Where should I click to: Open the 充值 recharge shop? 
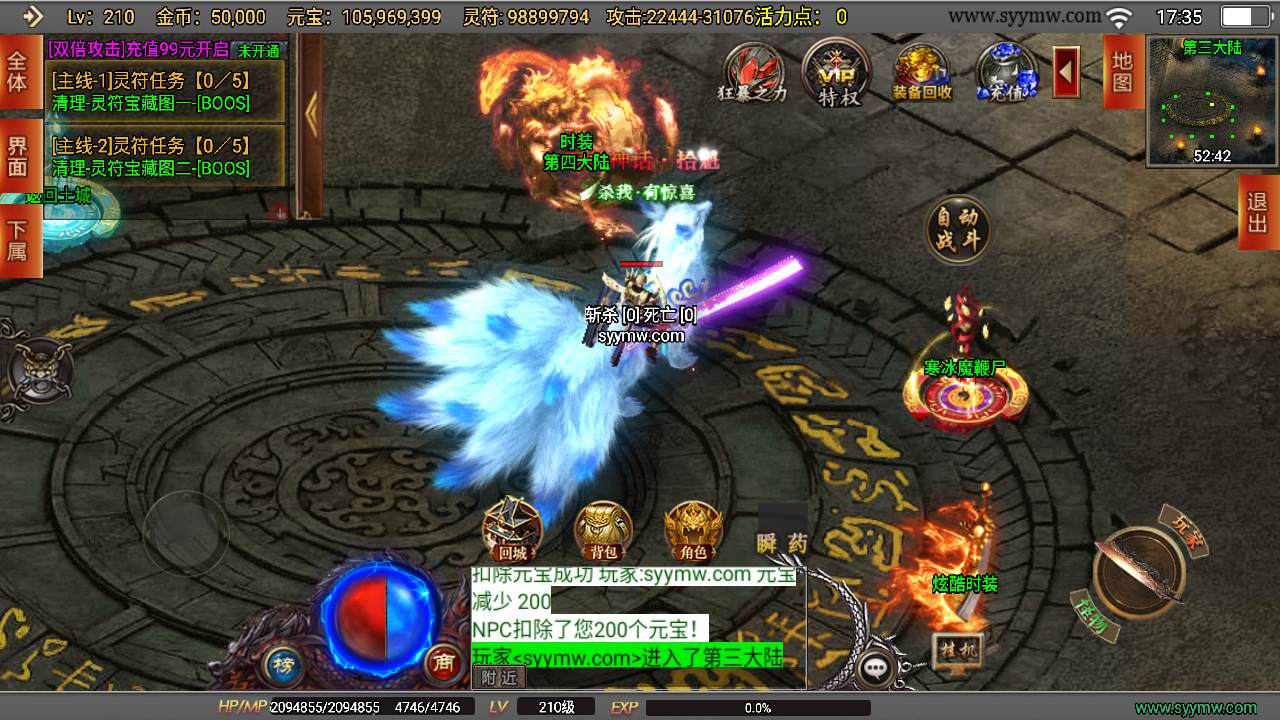coord(1006,71)
